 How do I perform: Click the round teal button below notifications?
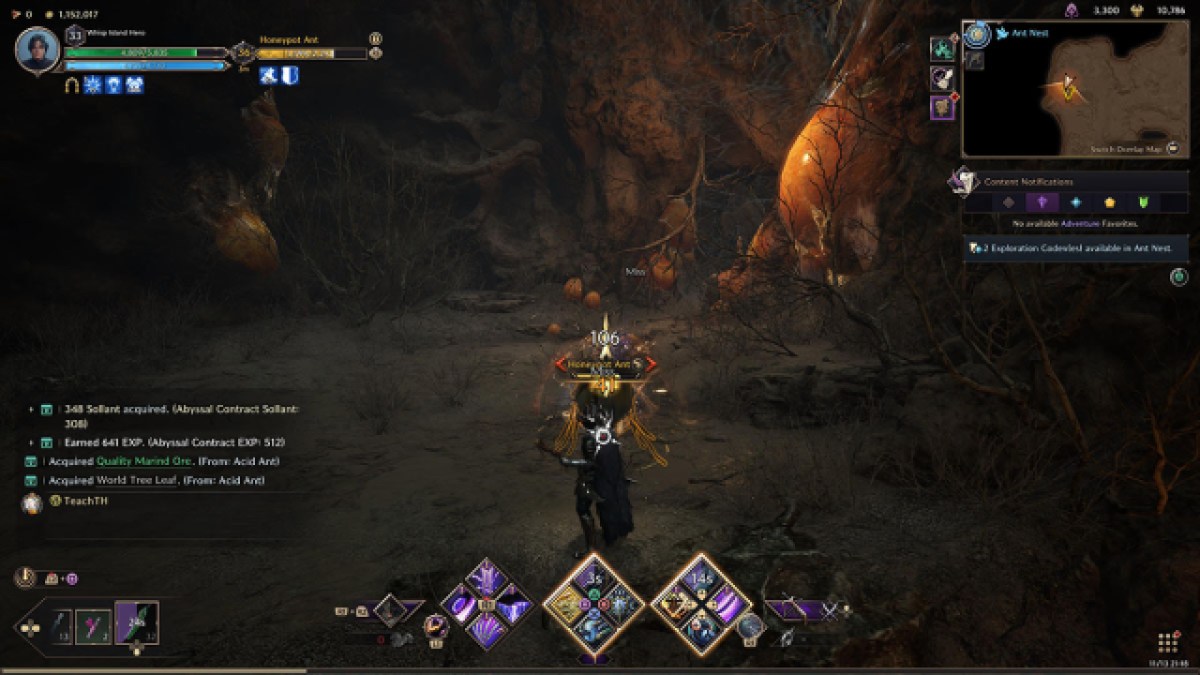[1179, 276]
